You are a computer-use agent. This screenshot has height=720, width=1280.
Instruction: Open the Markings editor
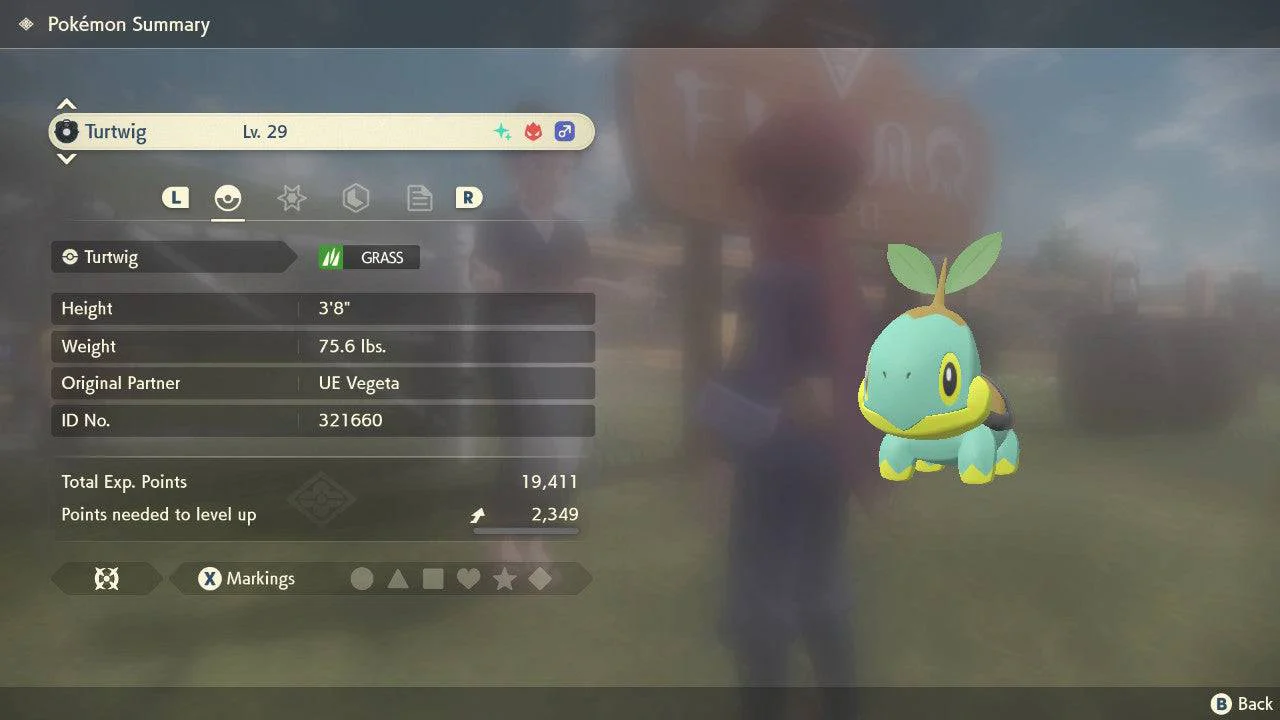[246, 578]
